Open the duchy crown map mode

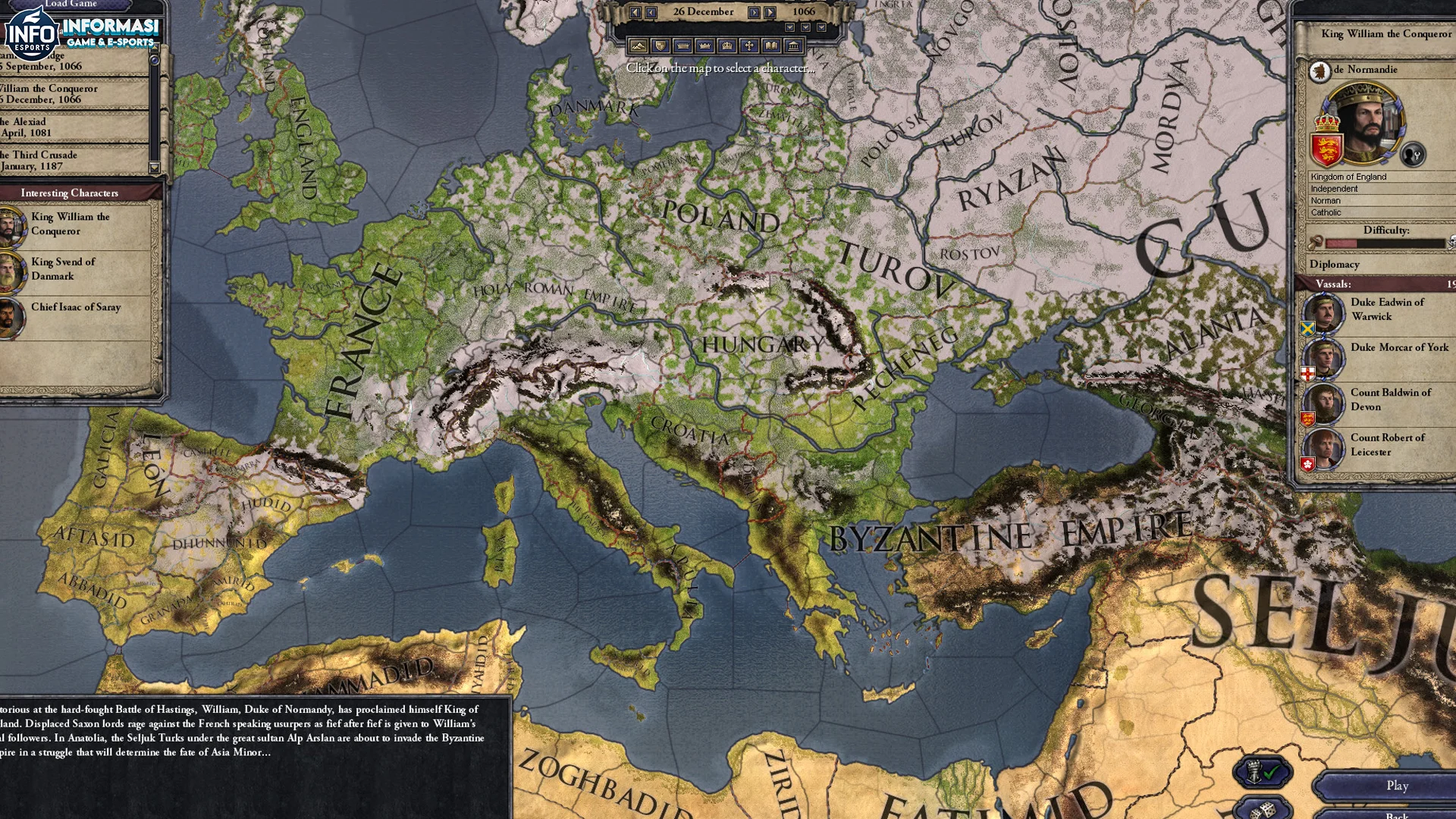tap(705, 45)
